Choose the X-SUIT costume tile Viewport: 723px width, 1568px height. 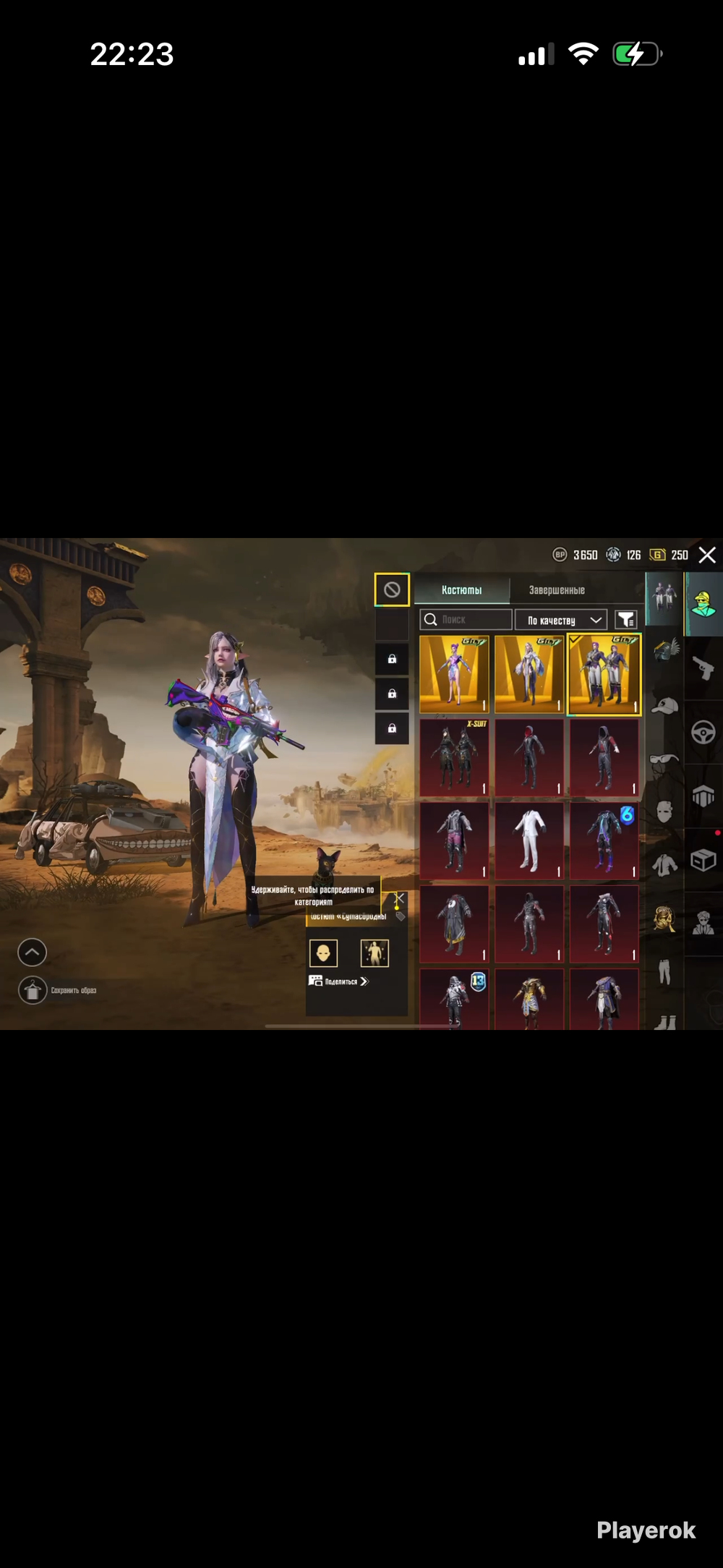pyautogui.click(x=454, y=757)
